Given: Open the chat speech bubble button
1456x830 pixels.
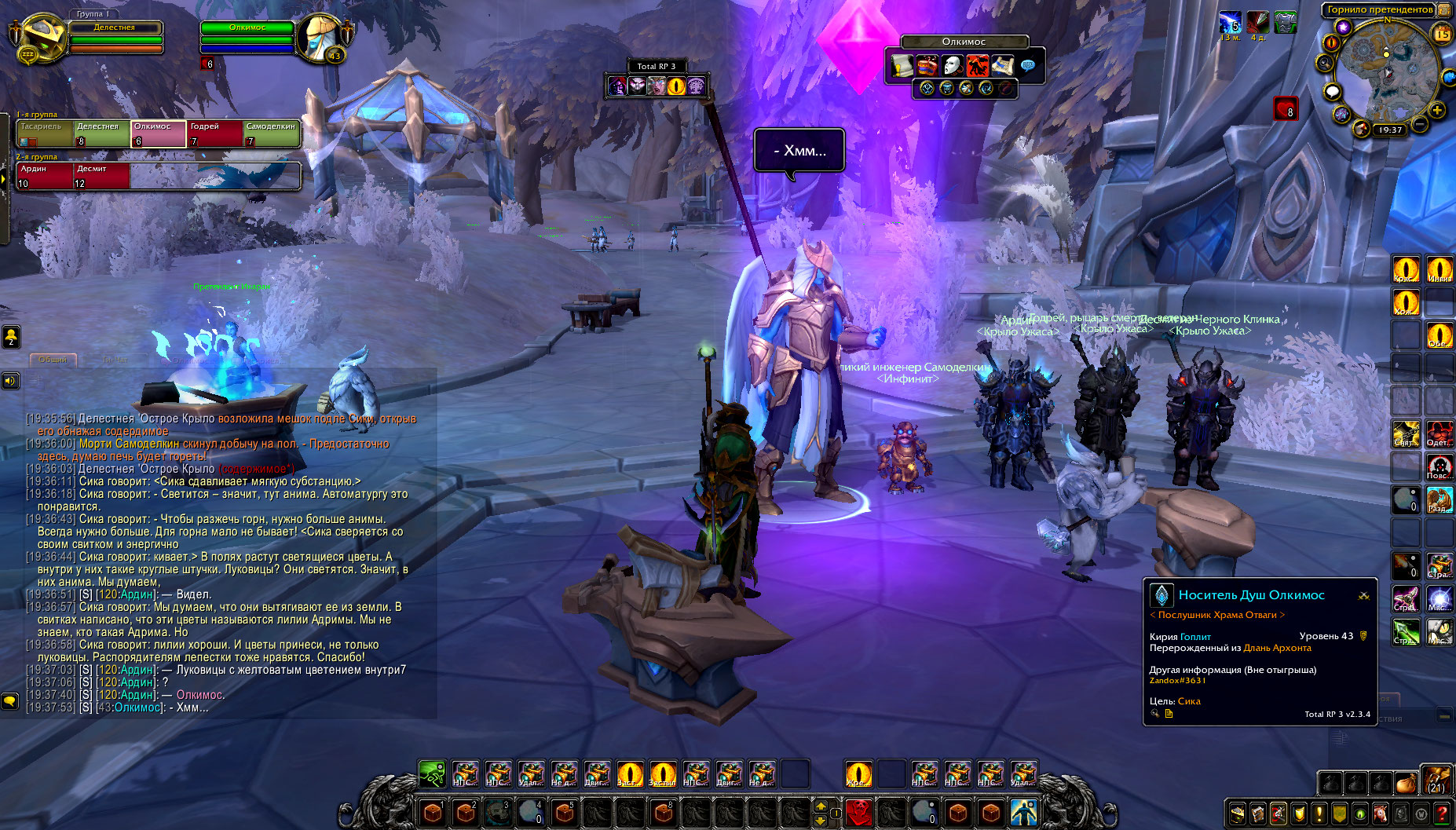Looking at the screenshot, I should pos(10,700).
